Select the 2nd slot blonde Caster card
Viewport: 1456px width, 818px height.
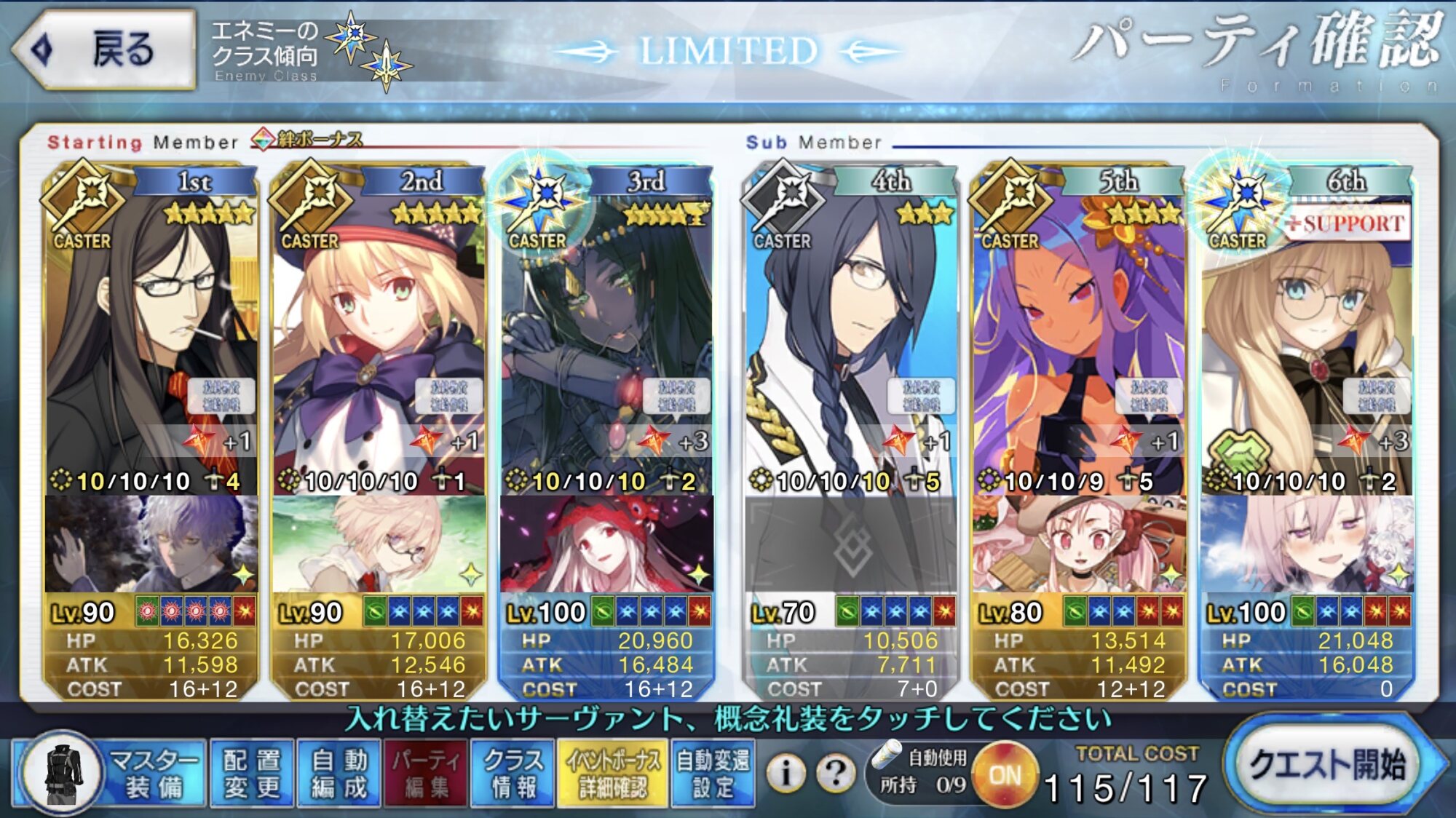[x=379, y=327]
